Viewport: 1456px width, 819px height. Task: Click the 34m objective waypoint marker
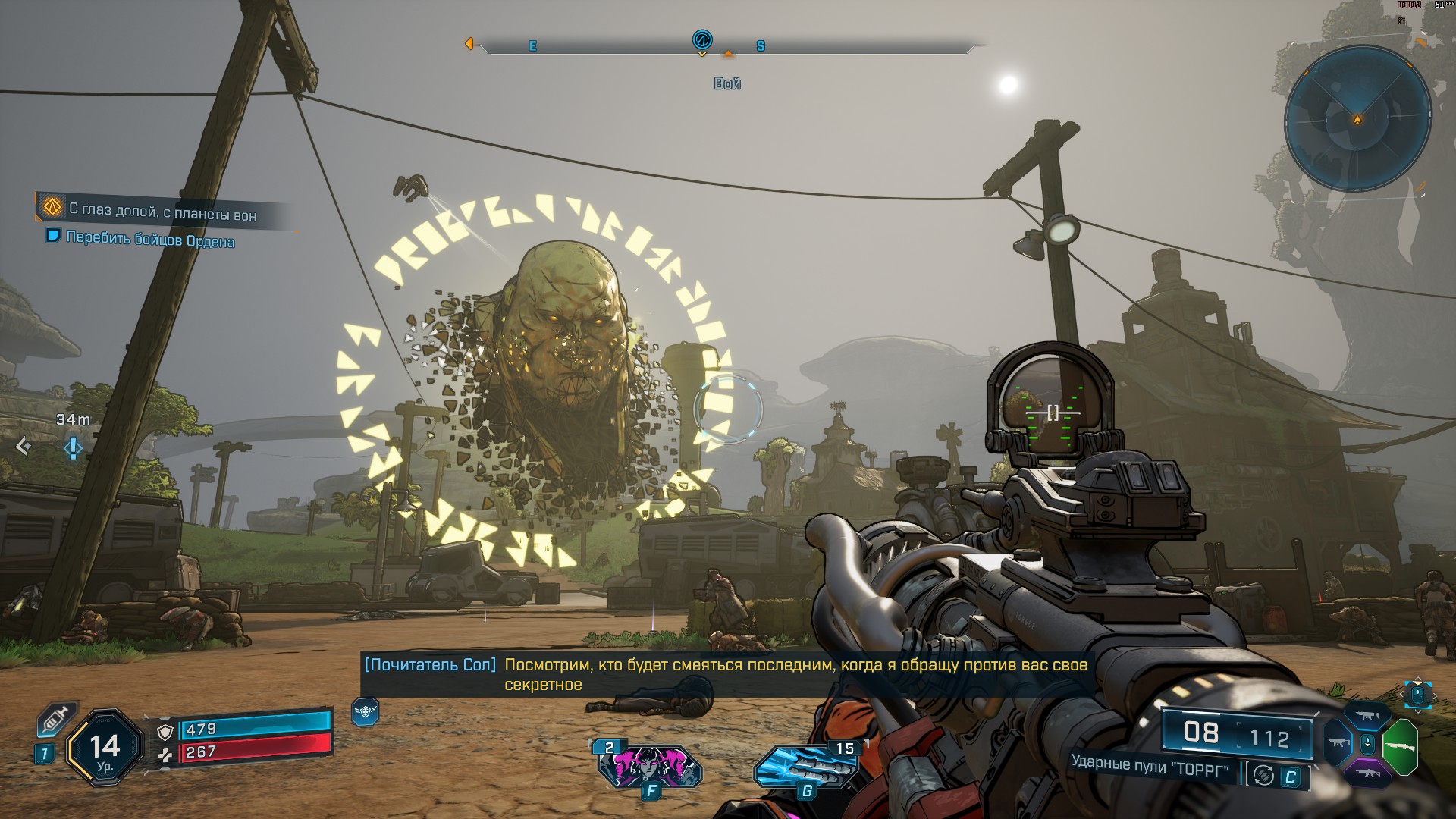[x=73, y=447]
